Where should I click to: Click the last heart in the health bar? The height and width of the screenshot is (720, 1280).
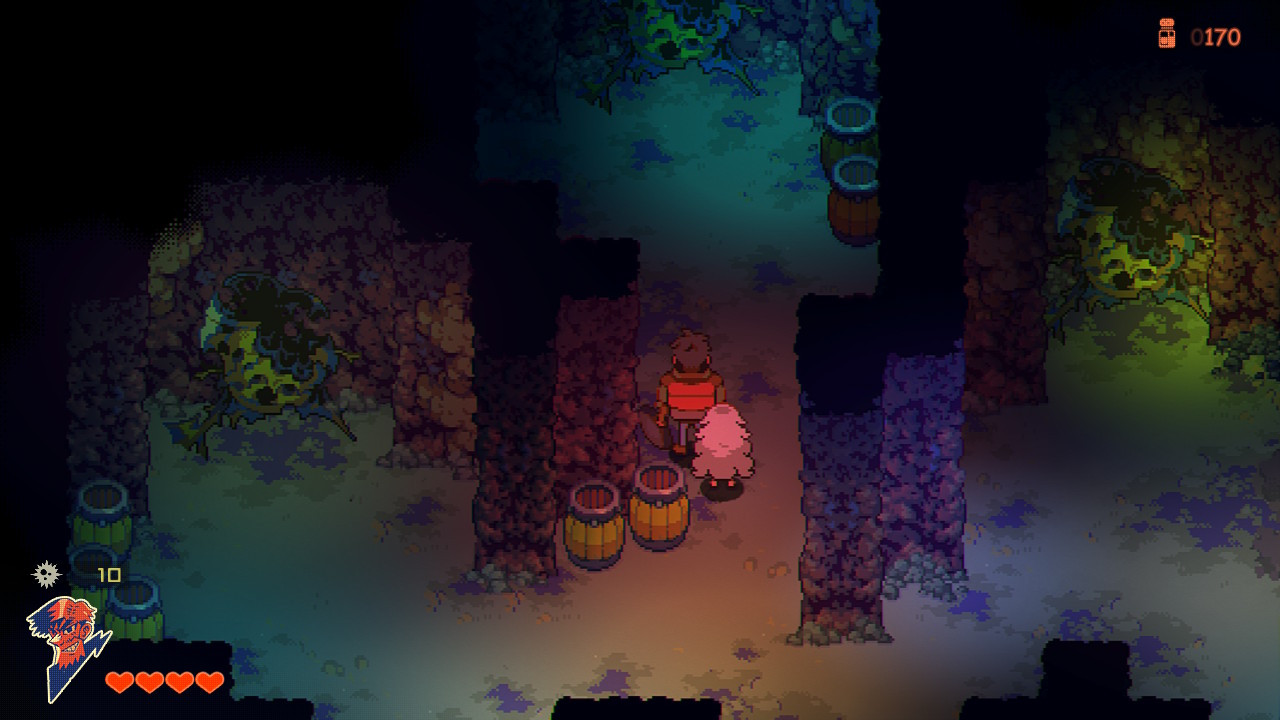(x=207, y=682)
